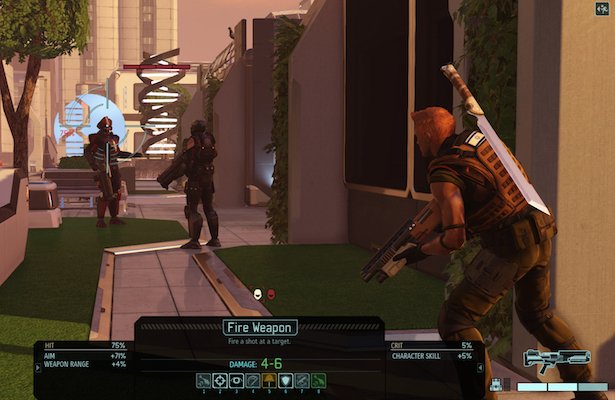Activate the Overwatch eye ability

point(236,380)
